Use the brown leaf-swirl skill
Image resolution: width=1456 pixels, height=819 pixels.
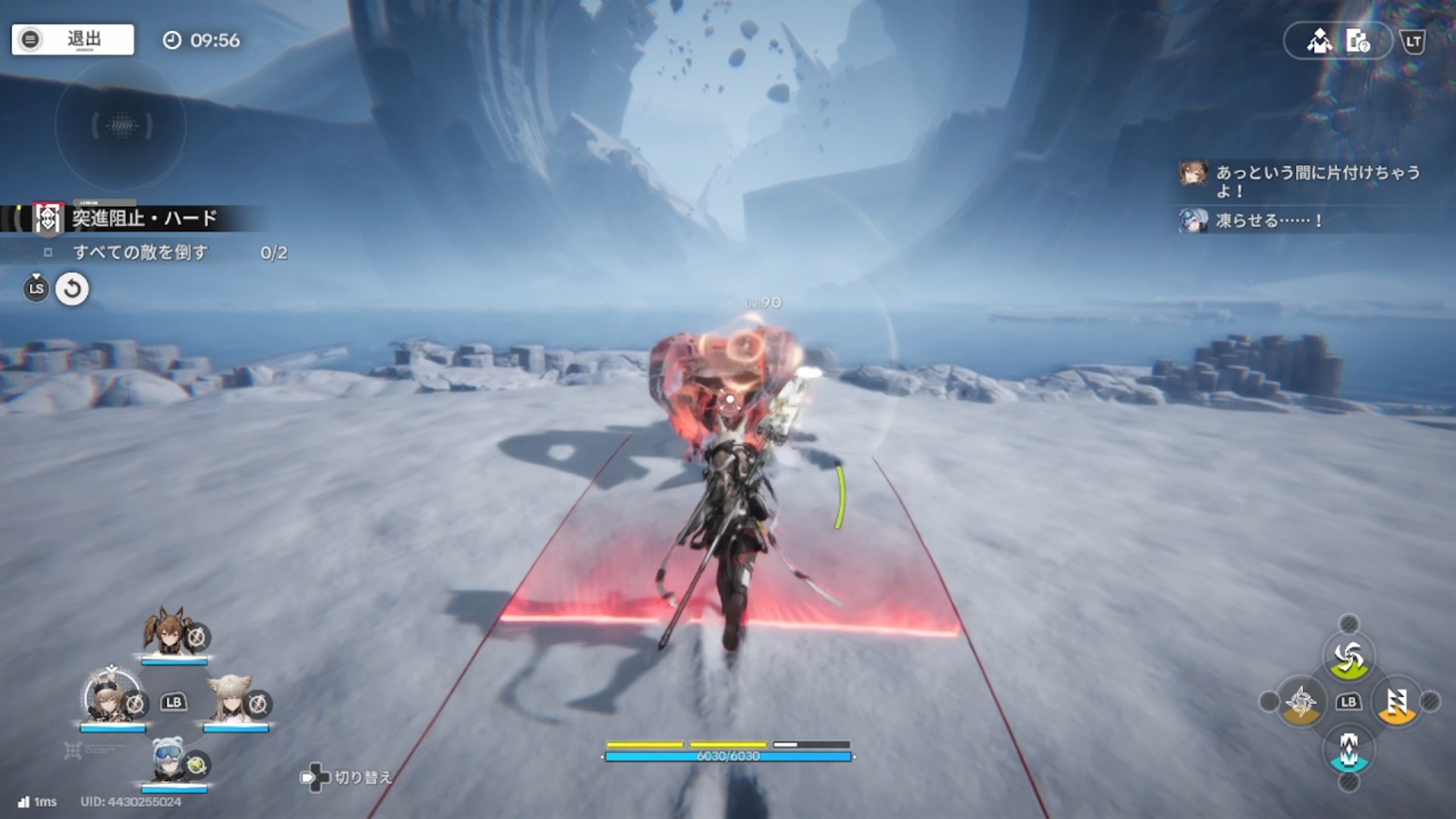point(1301,702)
